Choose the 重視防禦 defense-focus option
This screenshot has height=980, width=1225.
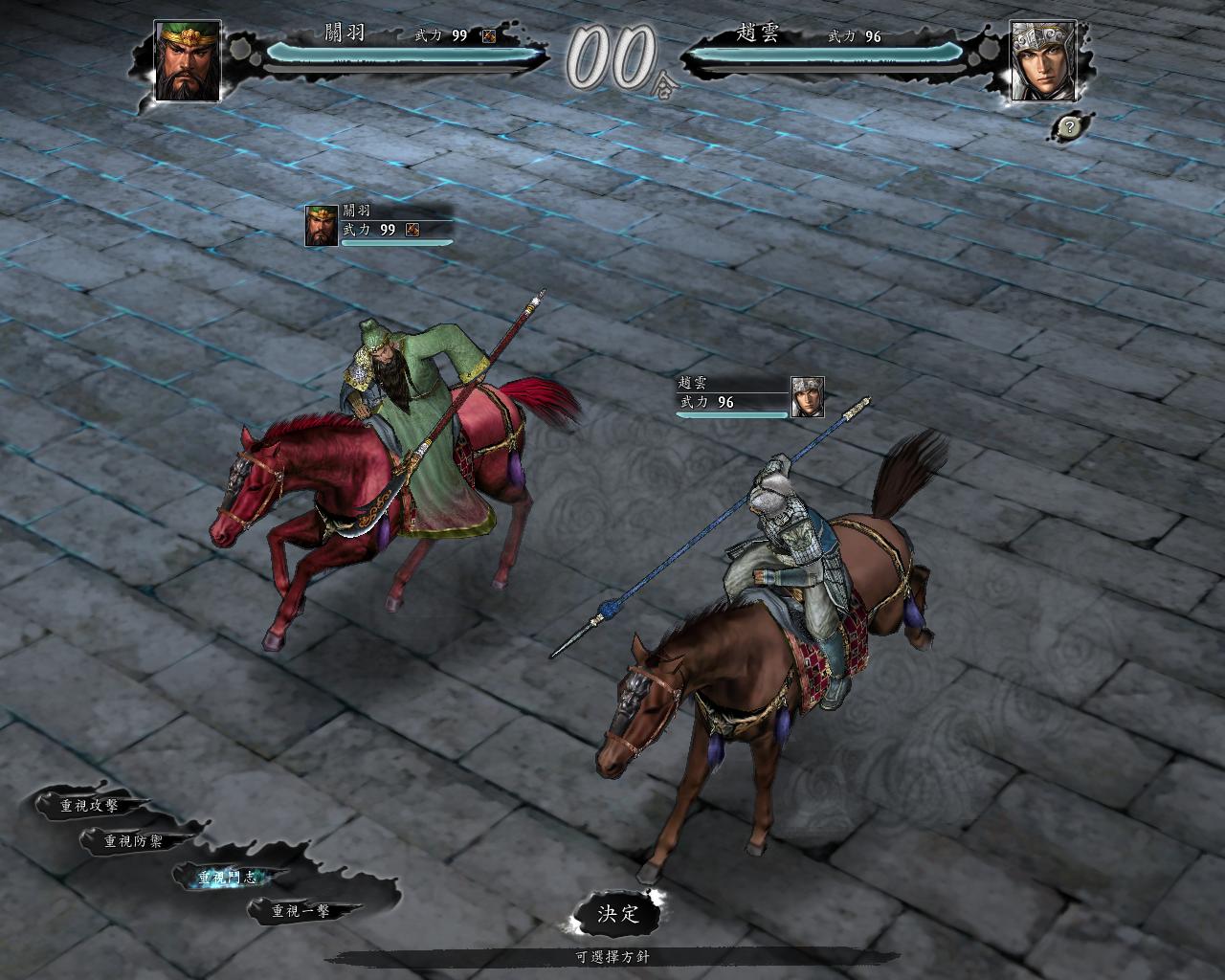134,841
